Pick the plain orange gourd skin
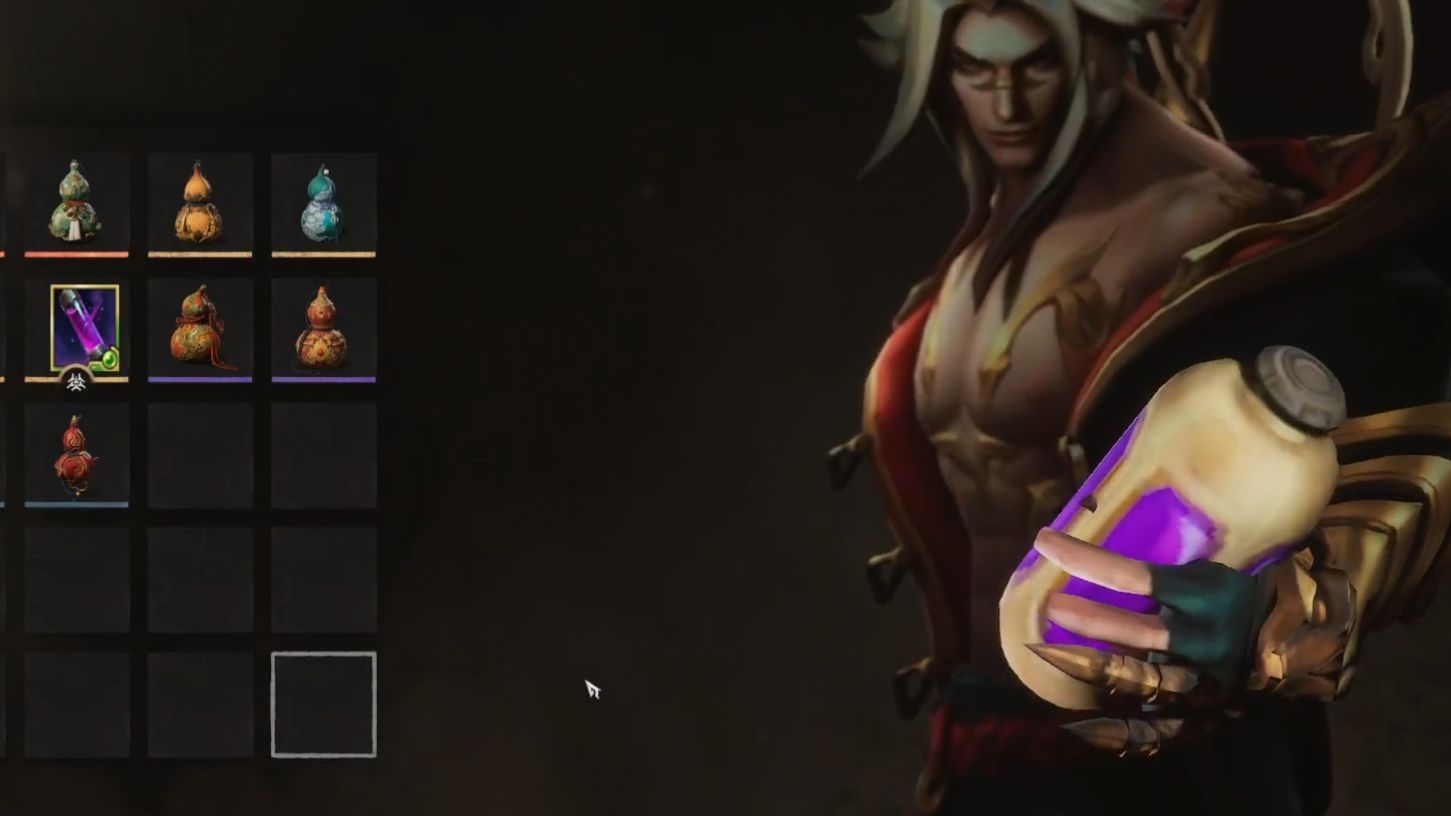The width and height of the screenshot is (1451, 816). [x=199, y=203]
